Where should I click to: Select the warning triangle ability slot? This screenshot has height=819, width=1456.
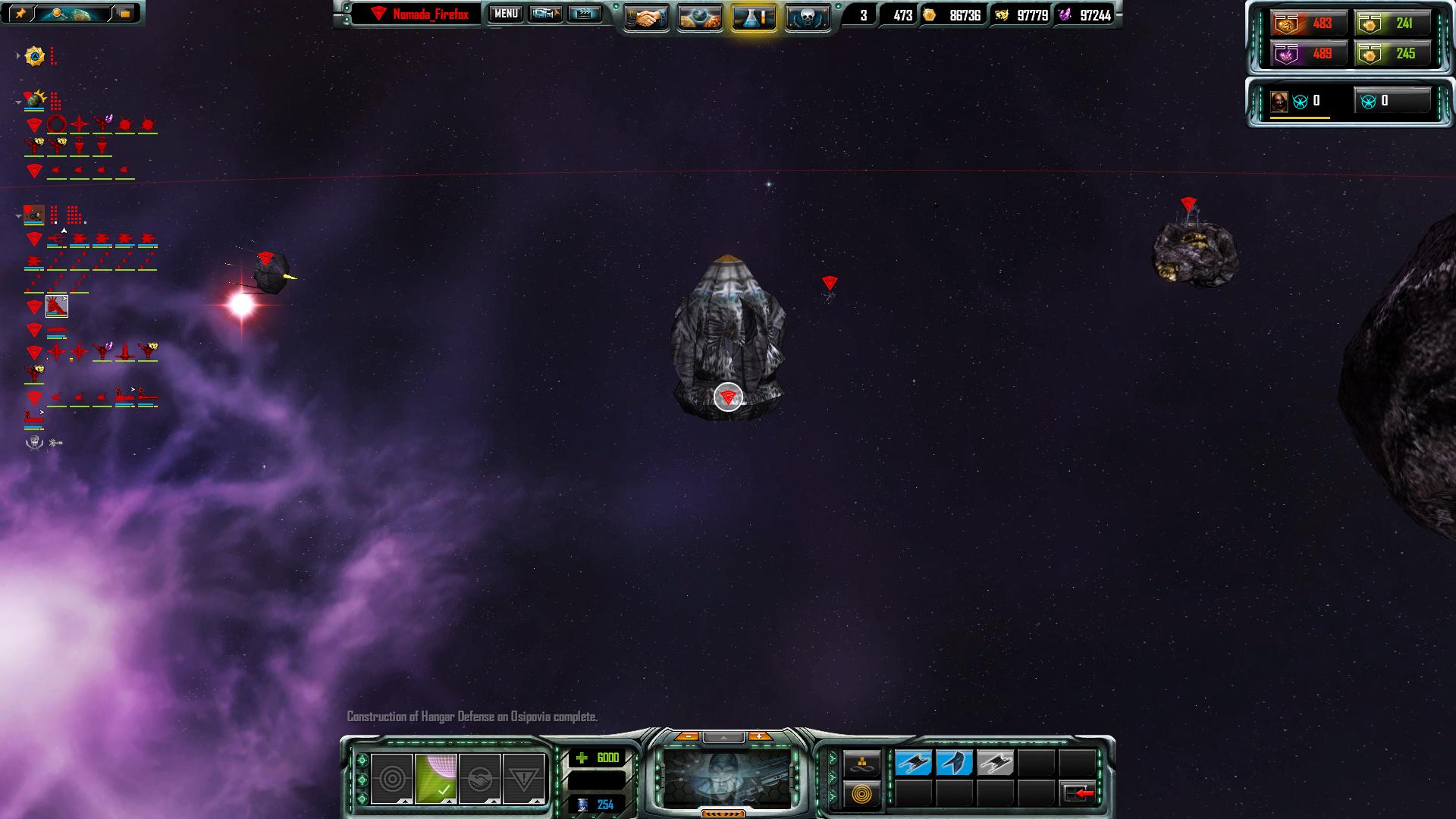pyautogui.click(x=523, y=778)
